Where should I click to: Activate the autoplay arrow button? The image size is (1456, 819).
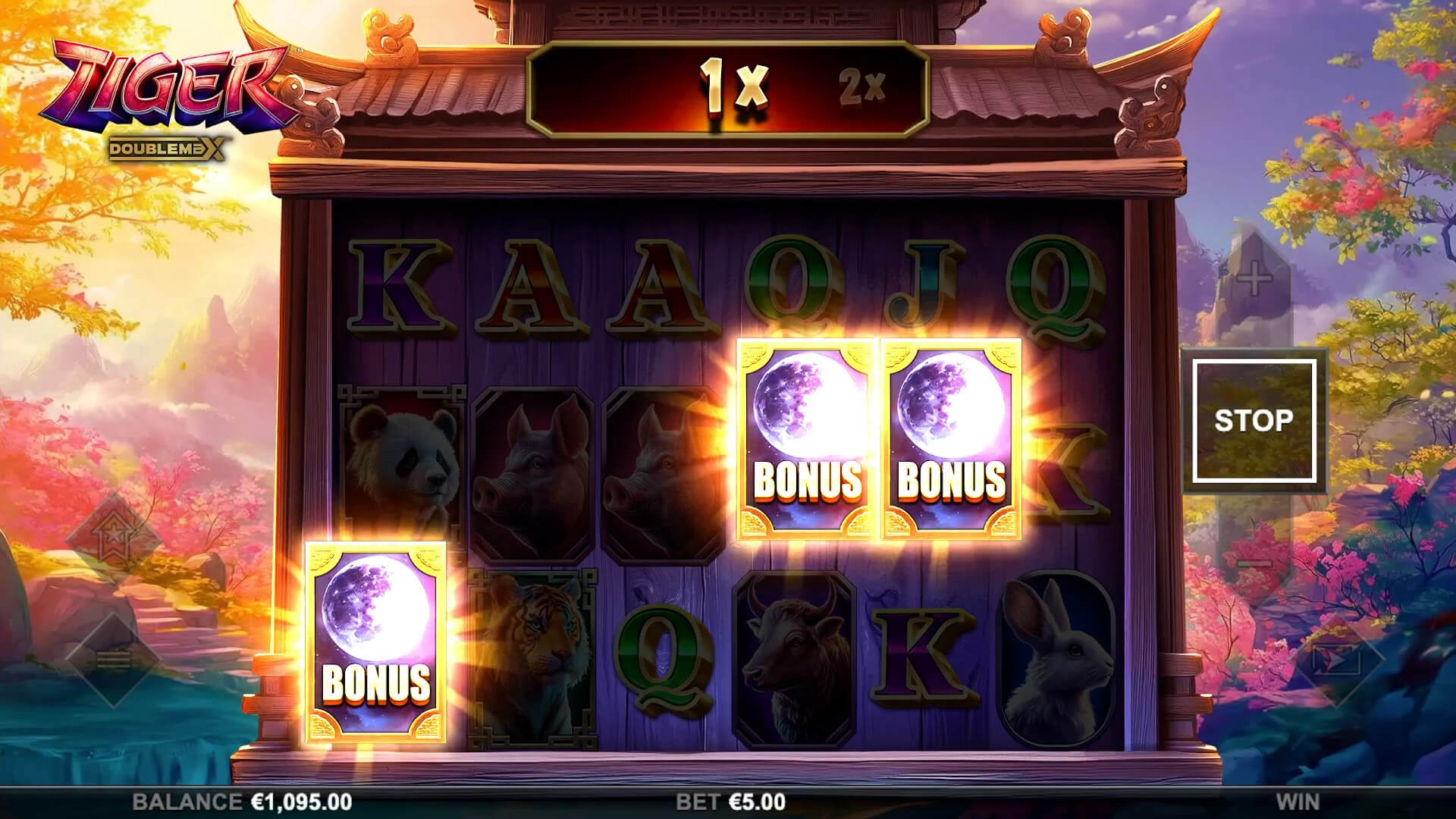click(x=1338, y=660)
